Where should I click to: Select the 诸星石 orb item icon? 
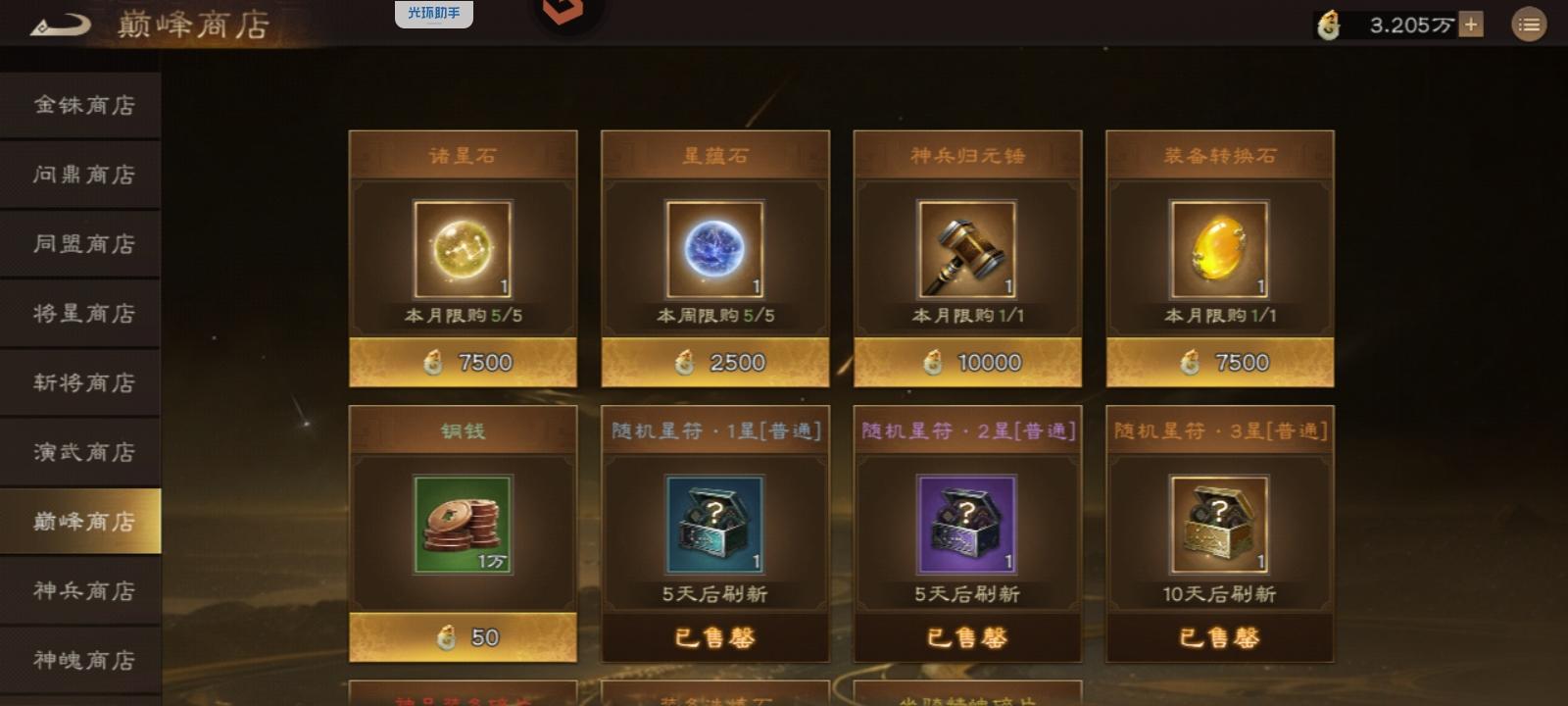tap(463, 248)
